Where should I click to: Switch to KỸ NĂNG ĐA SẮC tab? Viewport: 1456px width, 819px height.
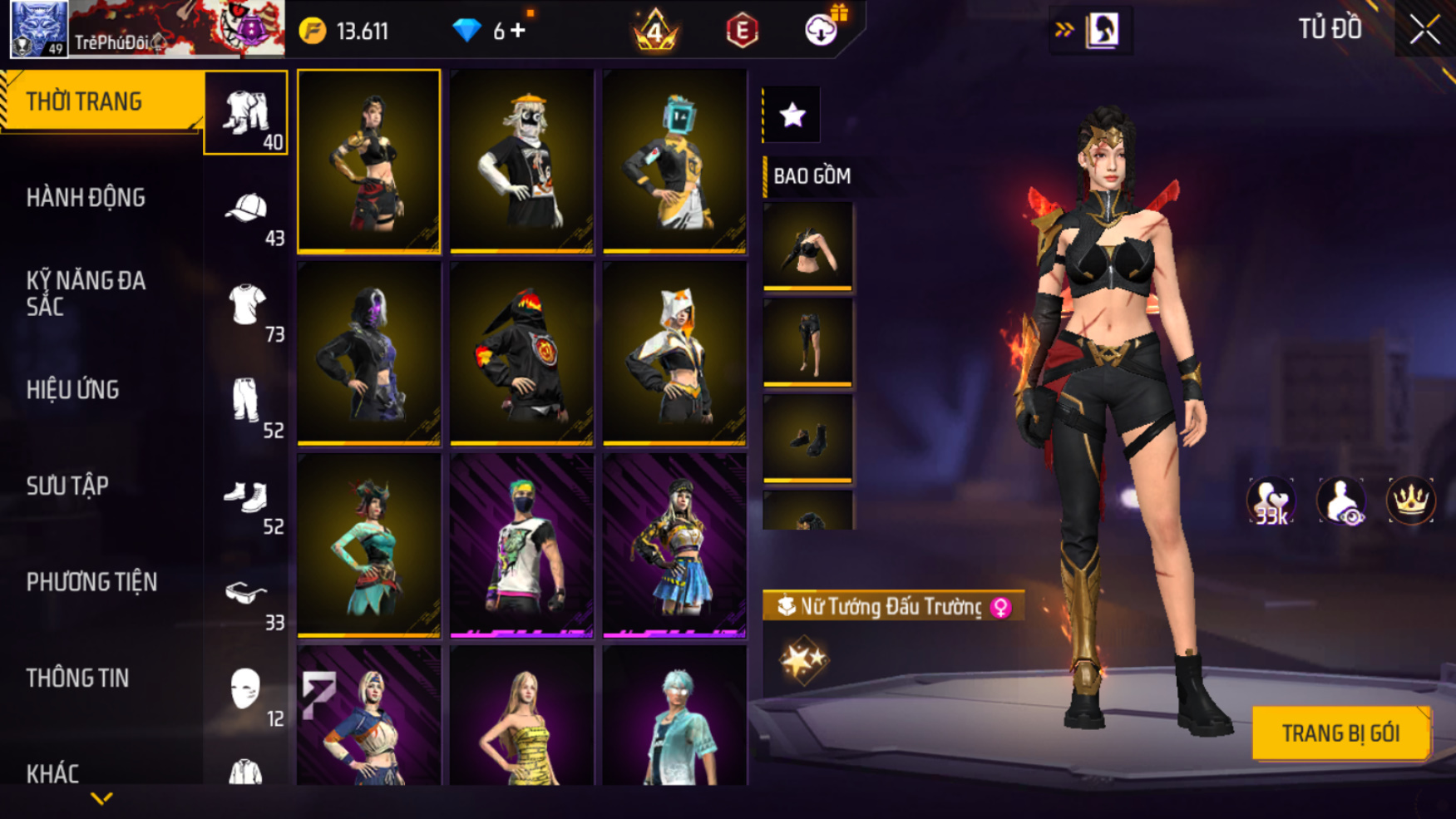(86, 294)
